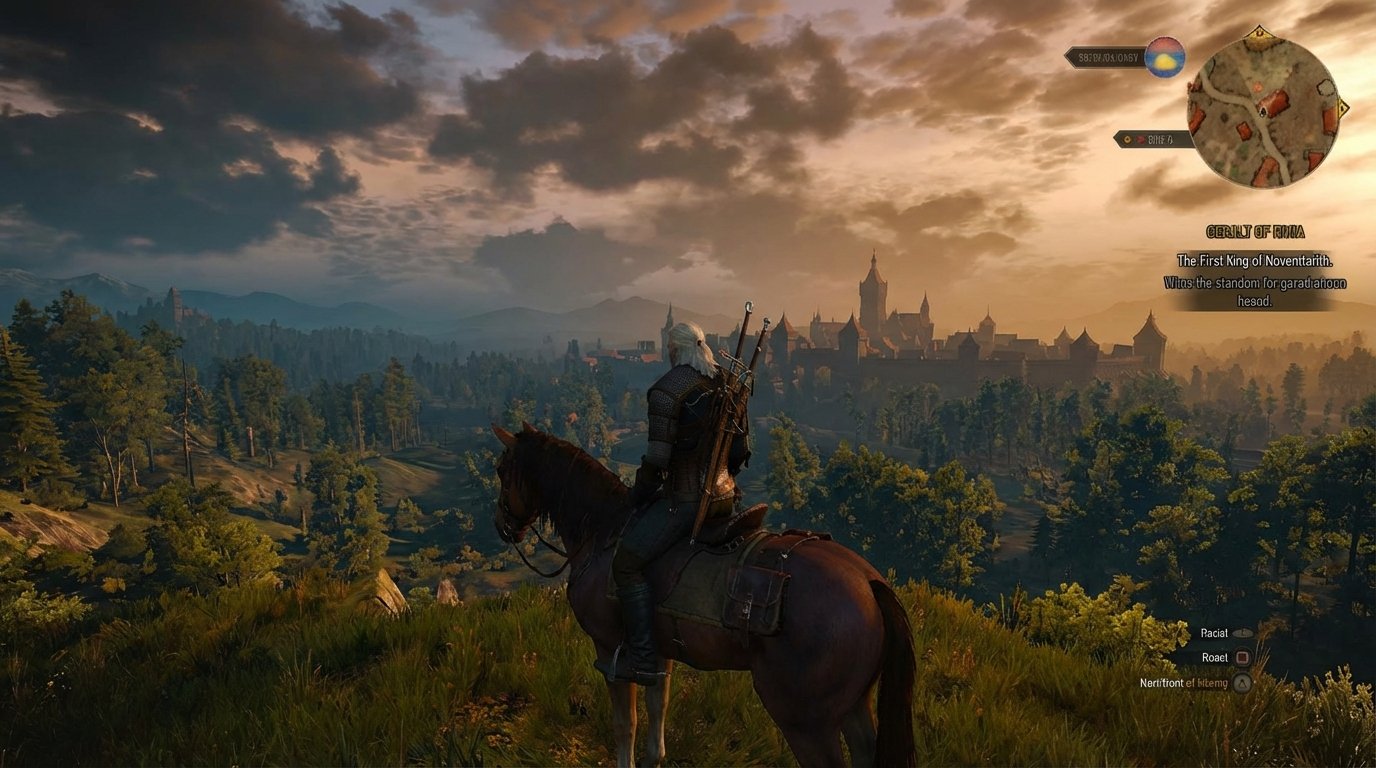Click the red chevron inside the BINE A banner
Screen dimensions: 1376x768
click(1140, 138)
